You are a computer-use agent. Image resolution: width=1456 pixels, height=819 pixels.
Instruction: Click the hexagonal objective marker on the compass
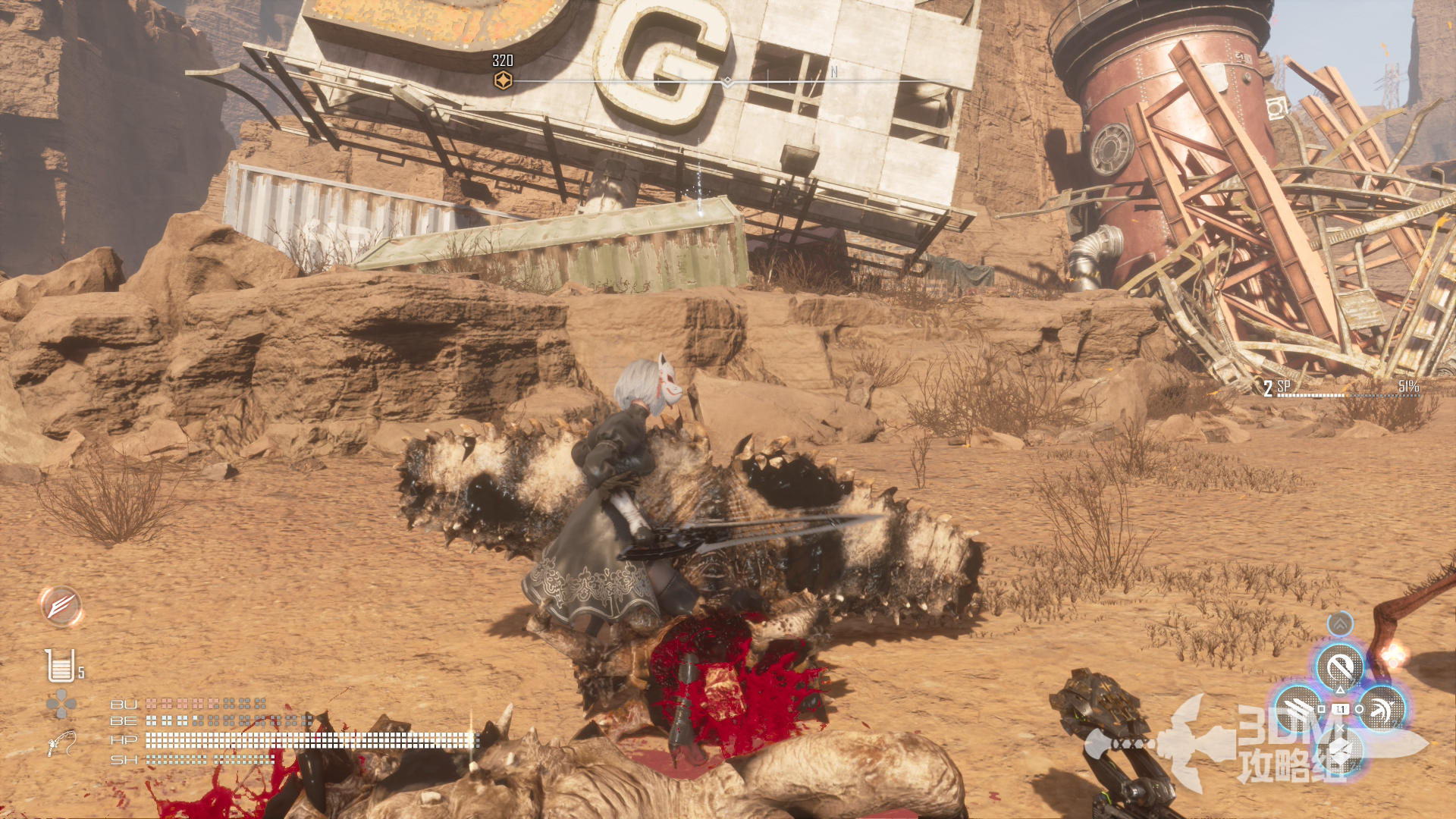tap(503, 80)
